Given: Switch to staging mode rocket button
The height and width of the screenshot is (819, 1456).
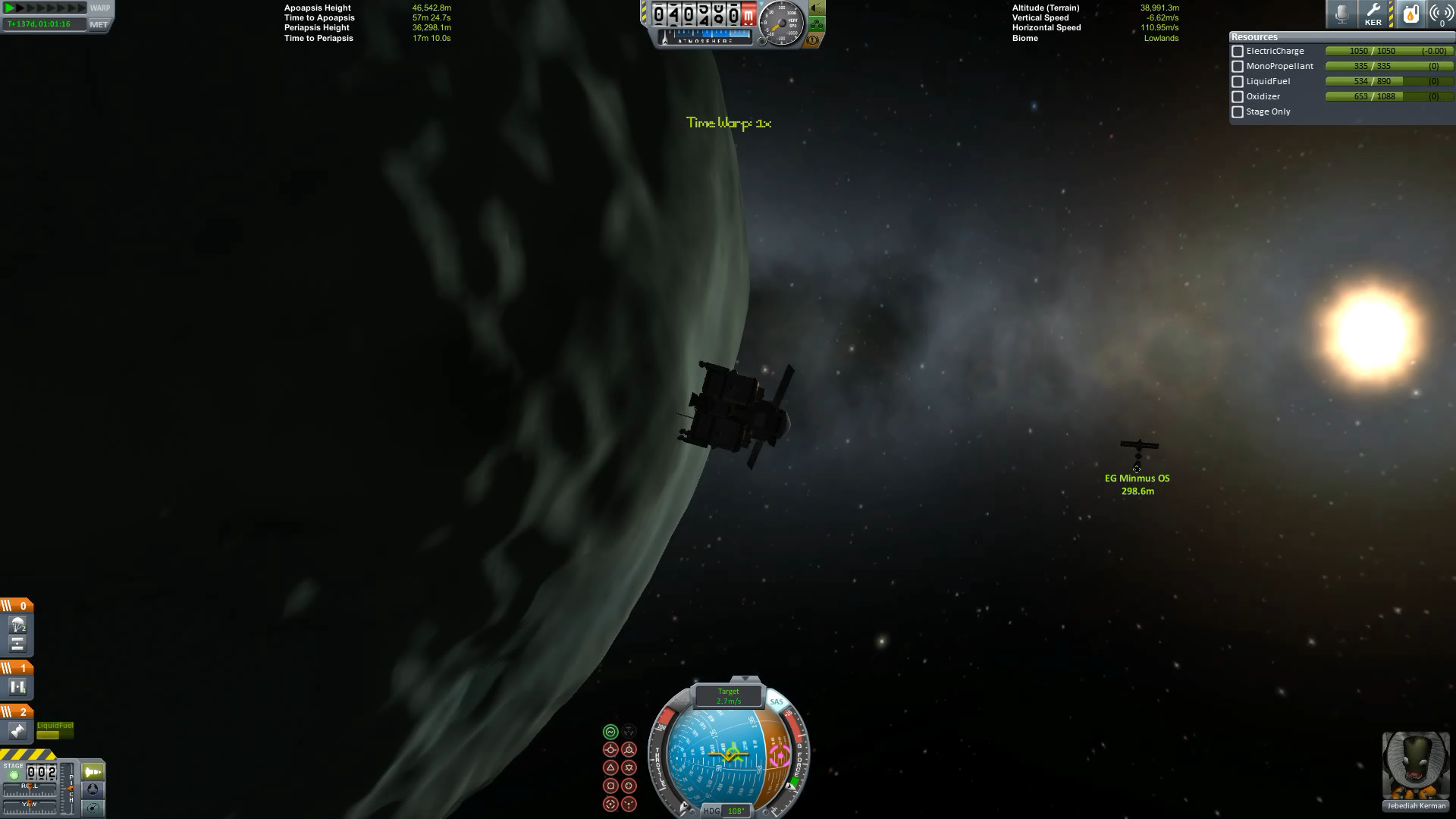Looking at the screenshot, I should (93, 772).
